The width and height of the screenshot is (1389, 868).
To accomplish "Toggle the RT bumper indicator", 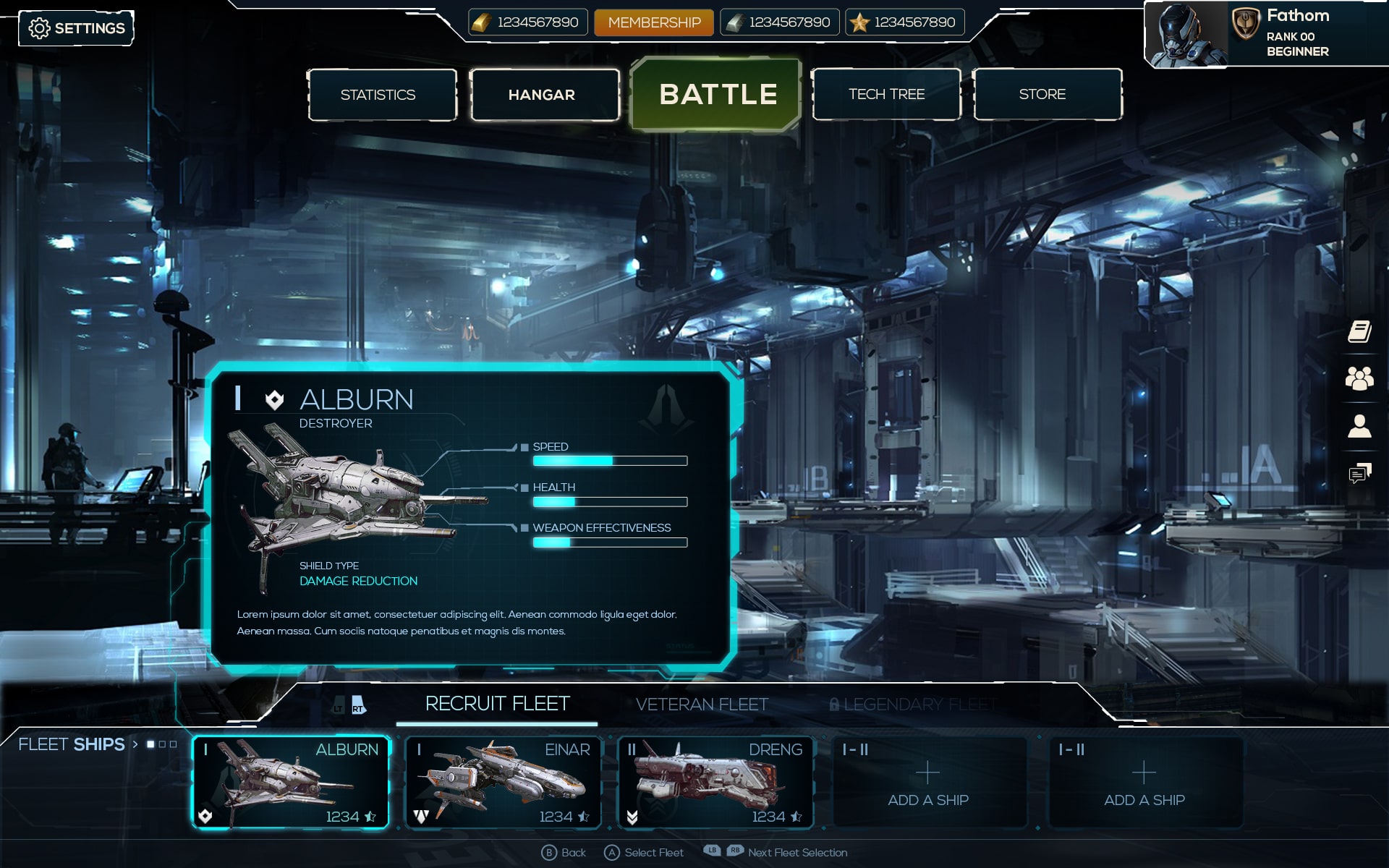I will coord(356,707).
